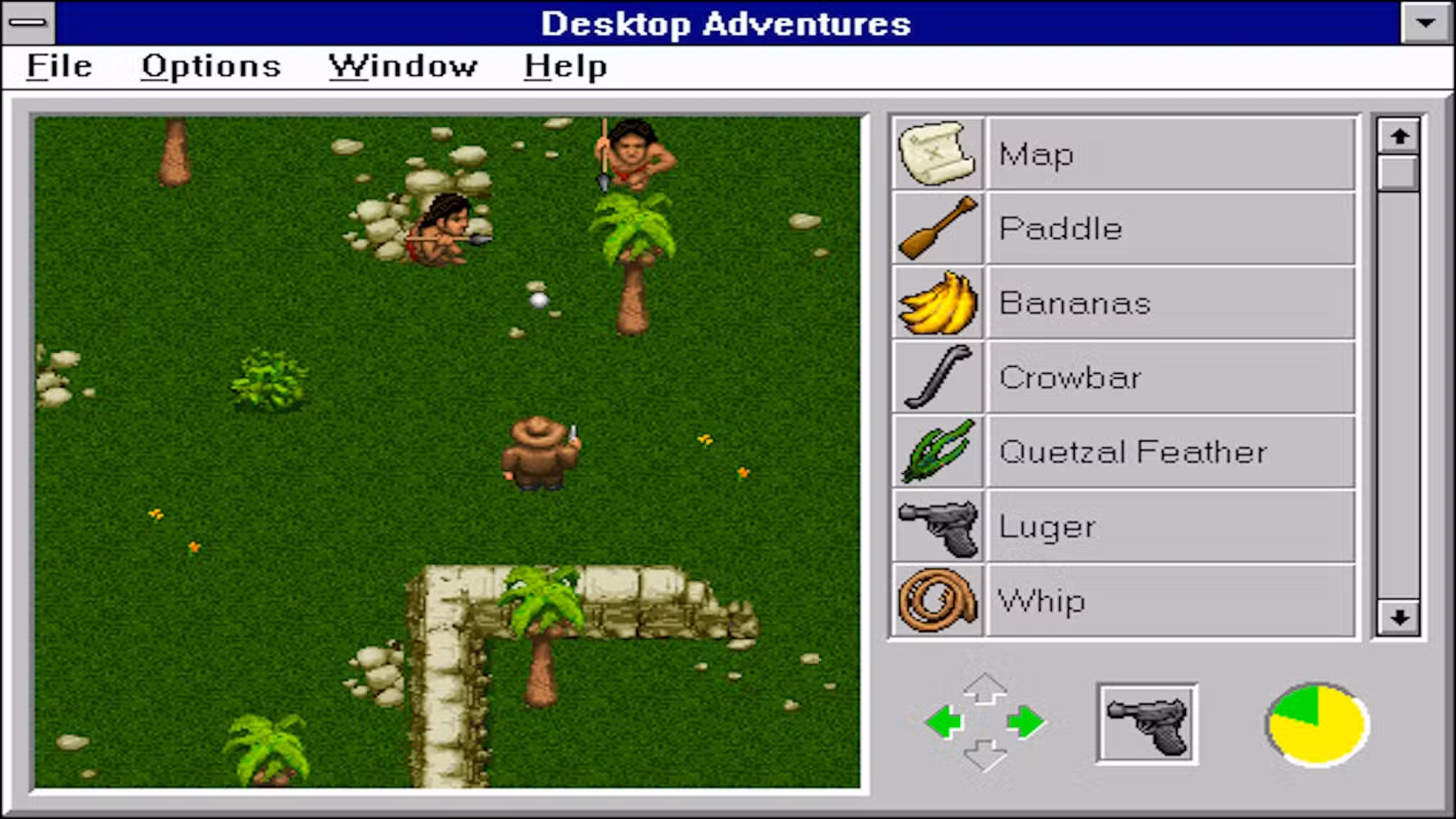Select the Crowbar icon in inventory
This screenshot has height=819, width=1456.
(x=937, y=377)
